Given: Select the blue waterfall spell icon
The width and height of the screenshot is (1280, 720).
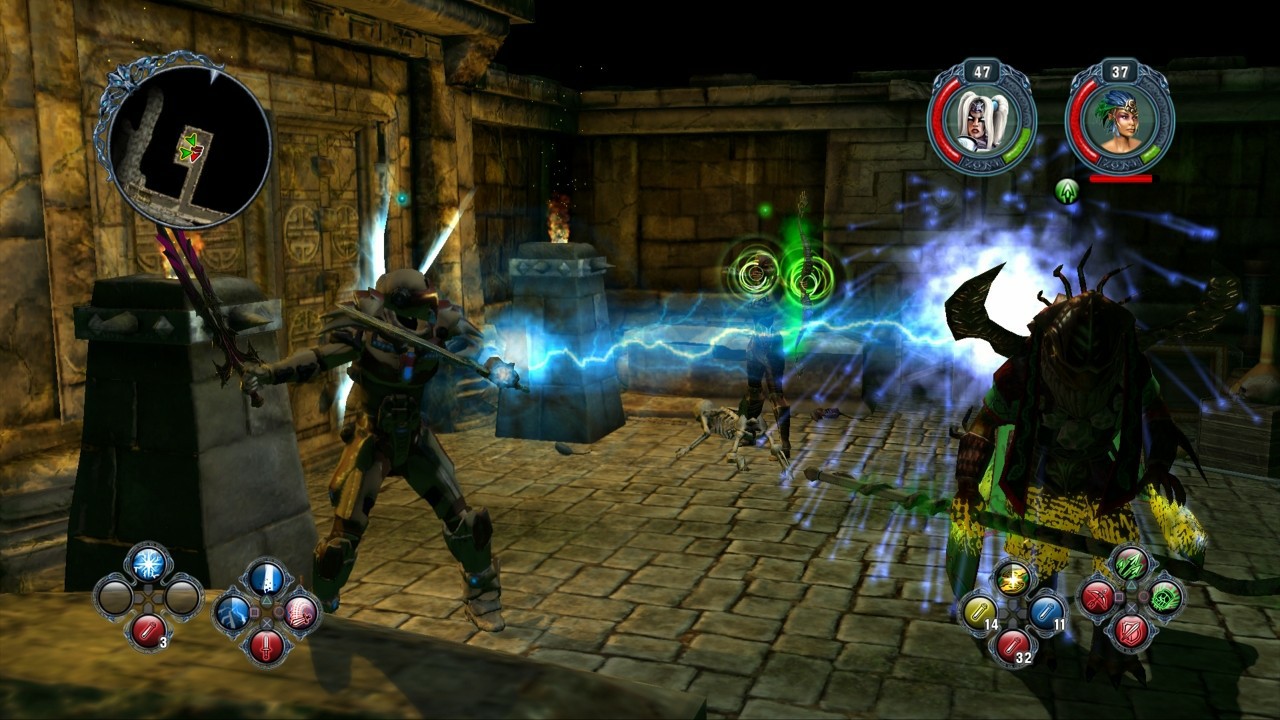Looking at the screenshot, I should [267, 580].
